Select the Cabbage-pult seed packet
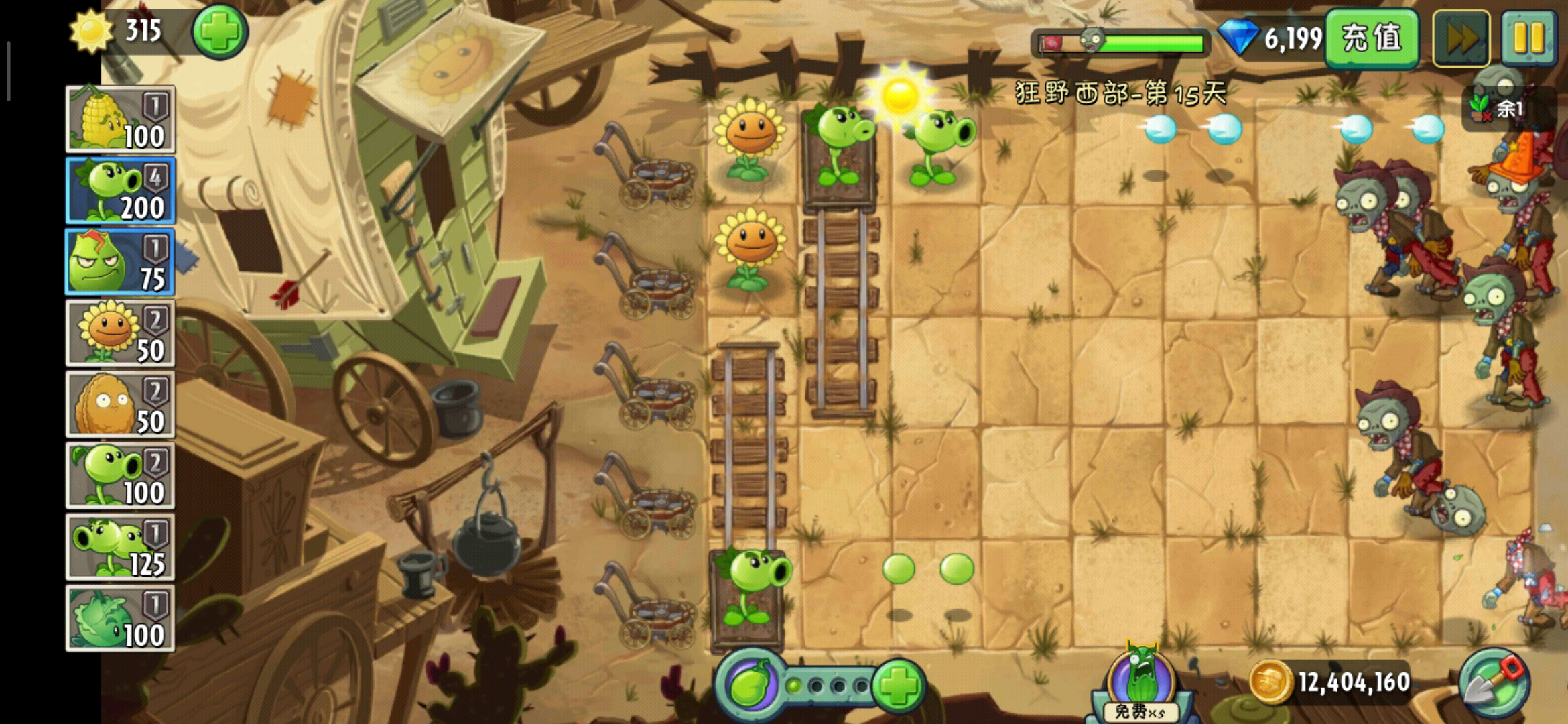 (x=121, y=618)
